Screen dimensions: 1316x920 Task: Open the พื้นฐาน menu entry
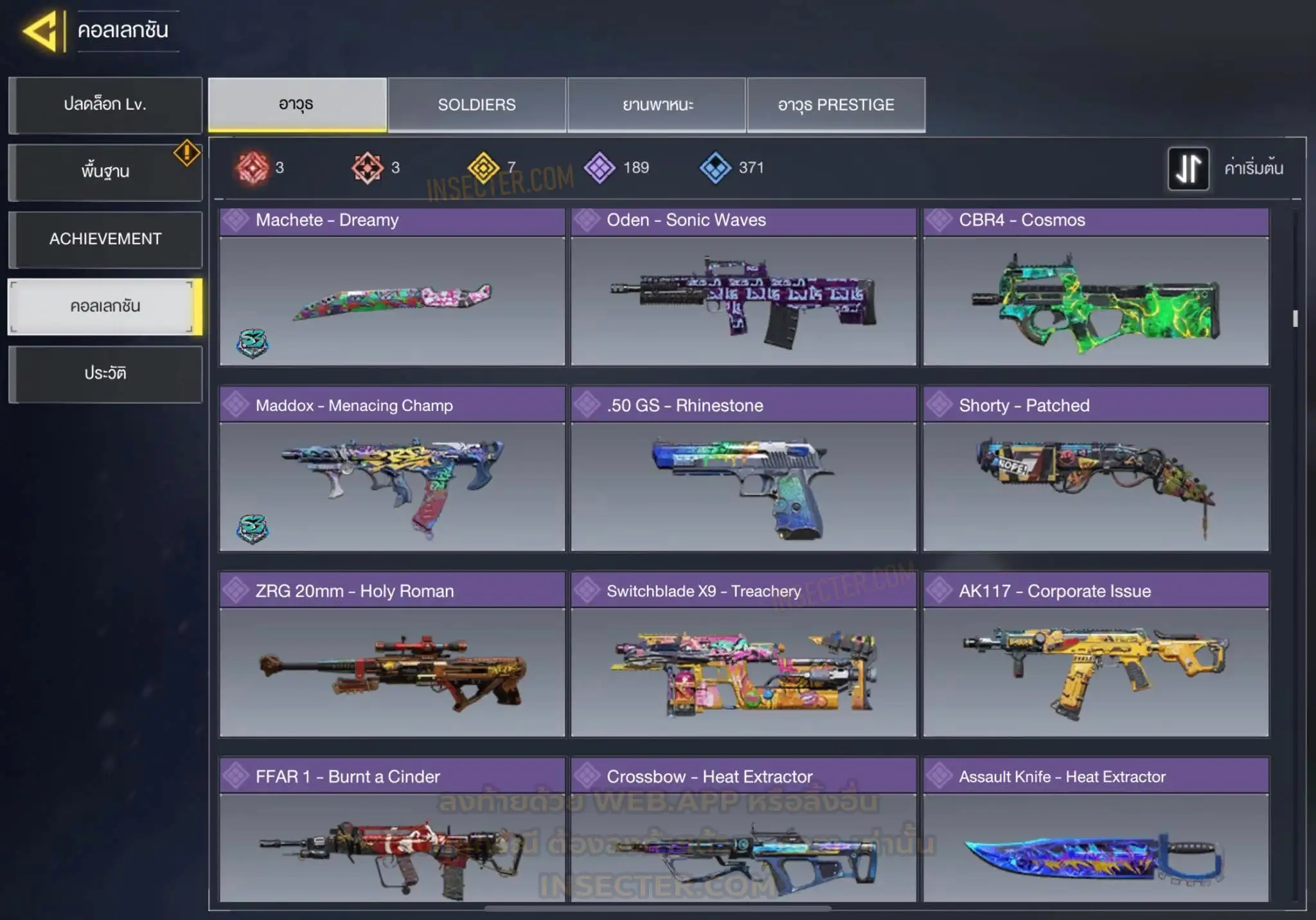[x=105, y=172]
